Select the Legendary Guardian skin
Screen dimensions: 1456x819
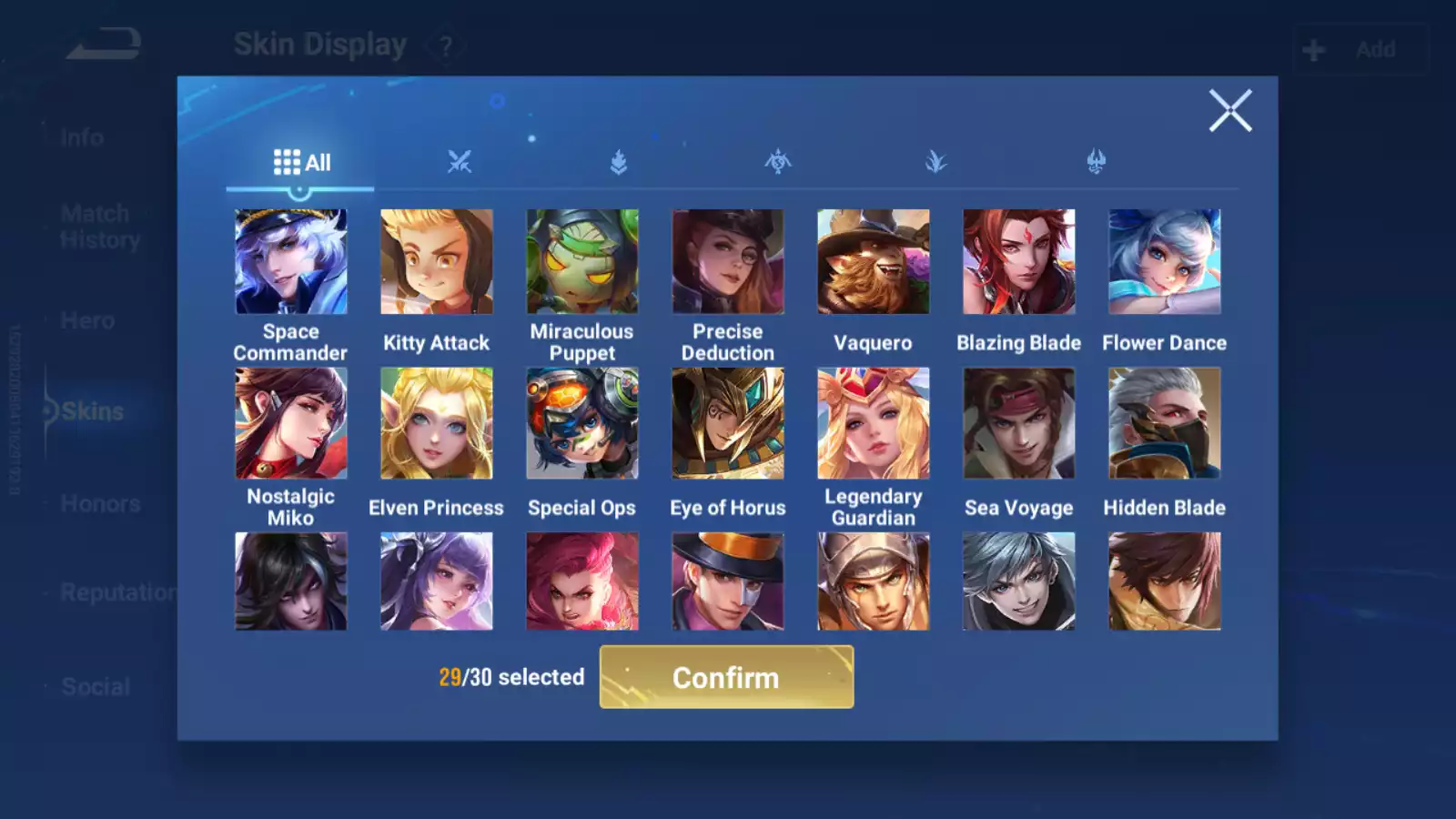(x=874, y=423)
